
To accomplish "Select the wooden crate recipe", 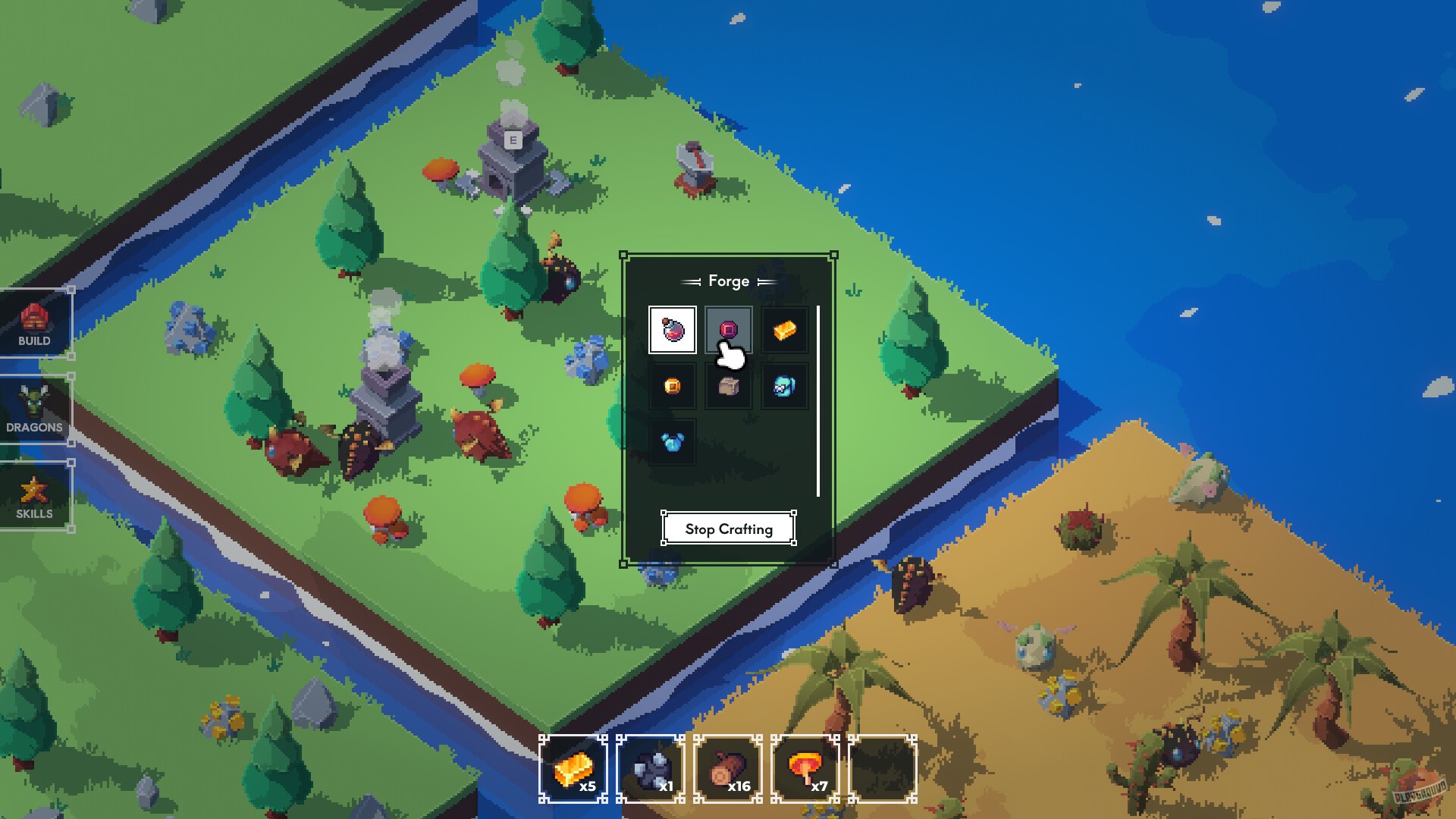I will tap(728, 384).
